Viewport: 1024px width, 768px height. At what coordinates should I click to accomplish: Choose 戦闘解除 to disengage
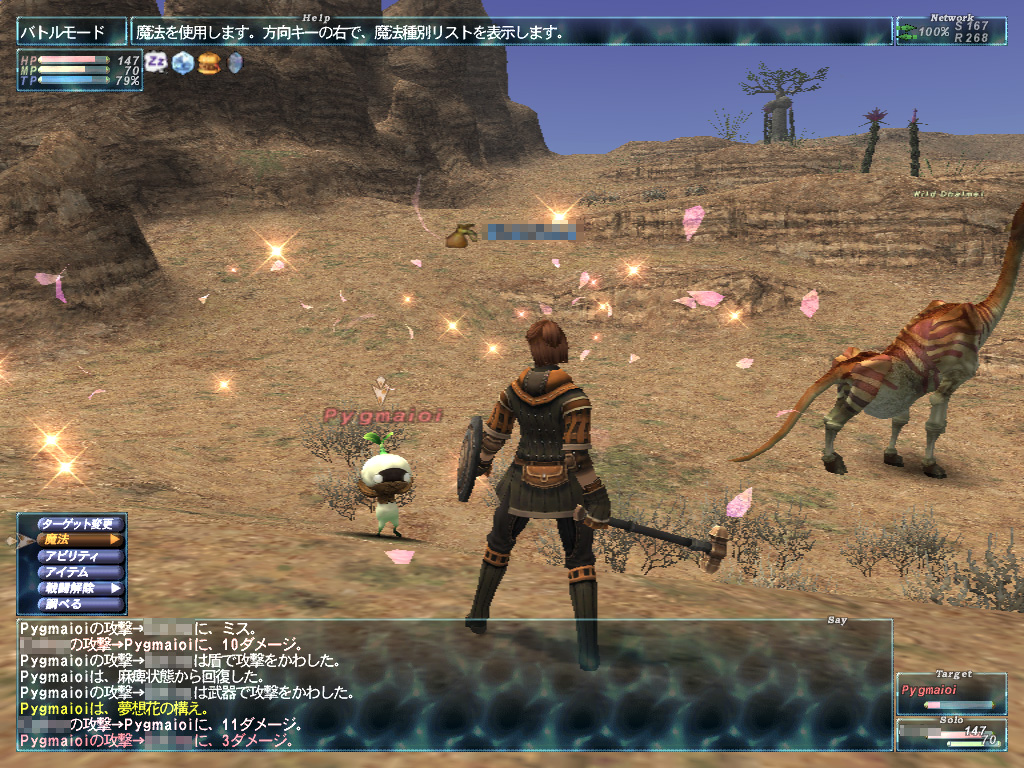pyautogui.click(x=81, y=588)
